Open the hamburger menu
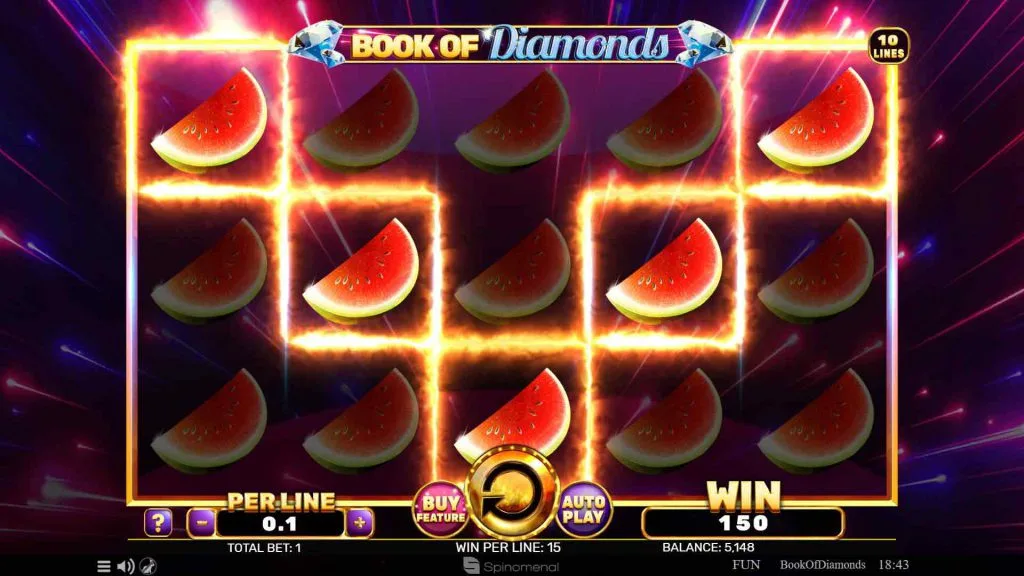 coord(104,566)
